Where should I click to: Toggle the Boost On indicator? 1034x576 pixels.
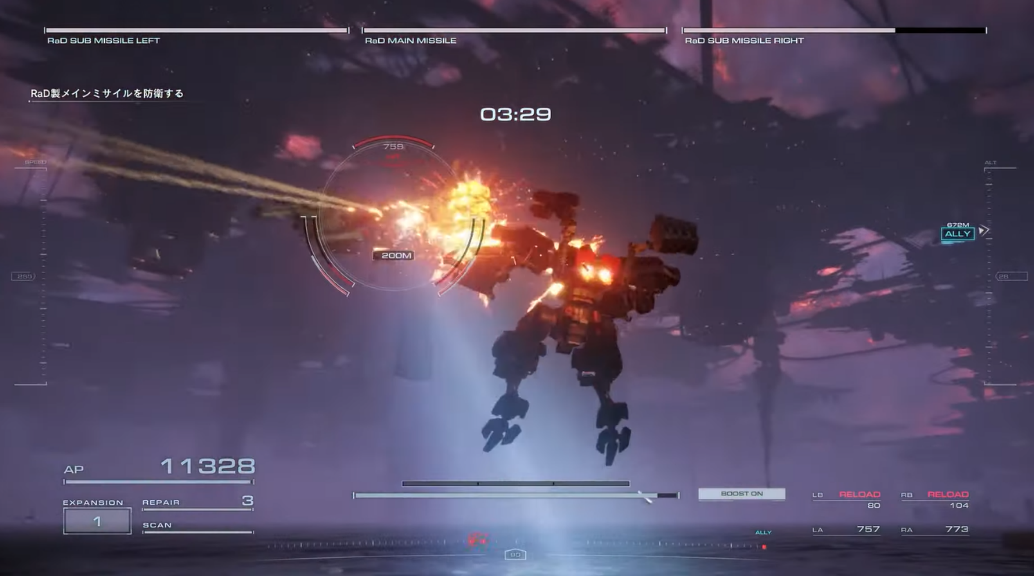point(741,494)
